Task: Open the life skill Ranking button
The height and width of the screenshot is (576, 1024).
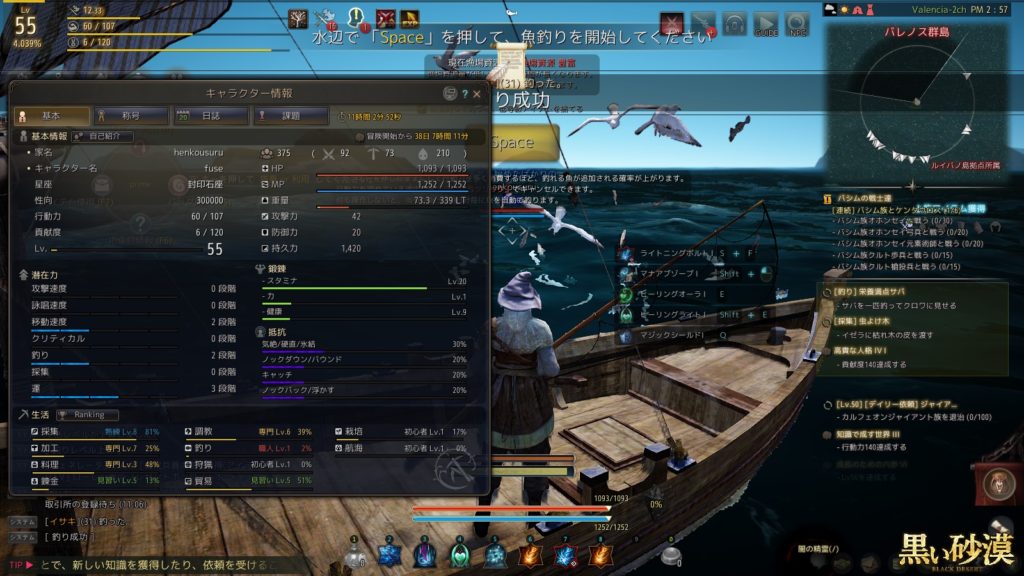Action: (x=88, y=414)
